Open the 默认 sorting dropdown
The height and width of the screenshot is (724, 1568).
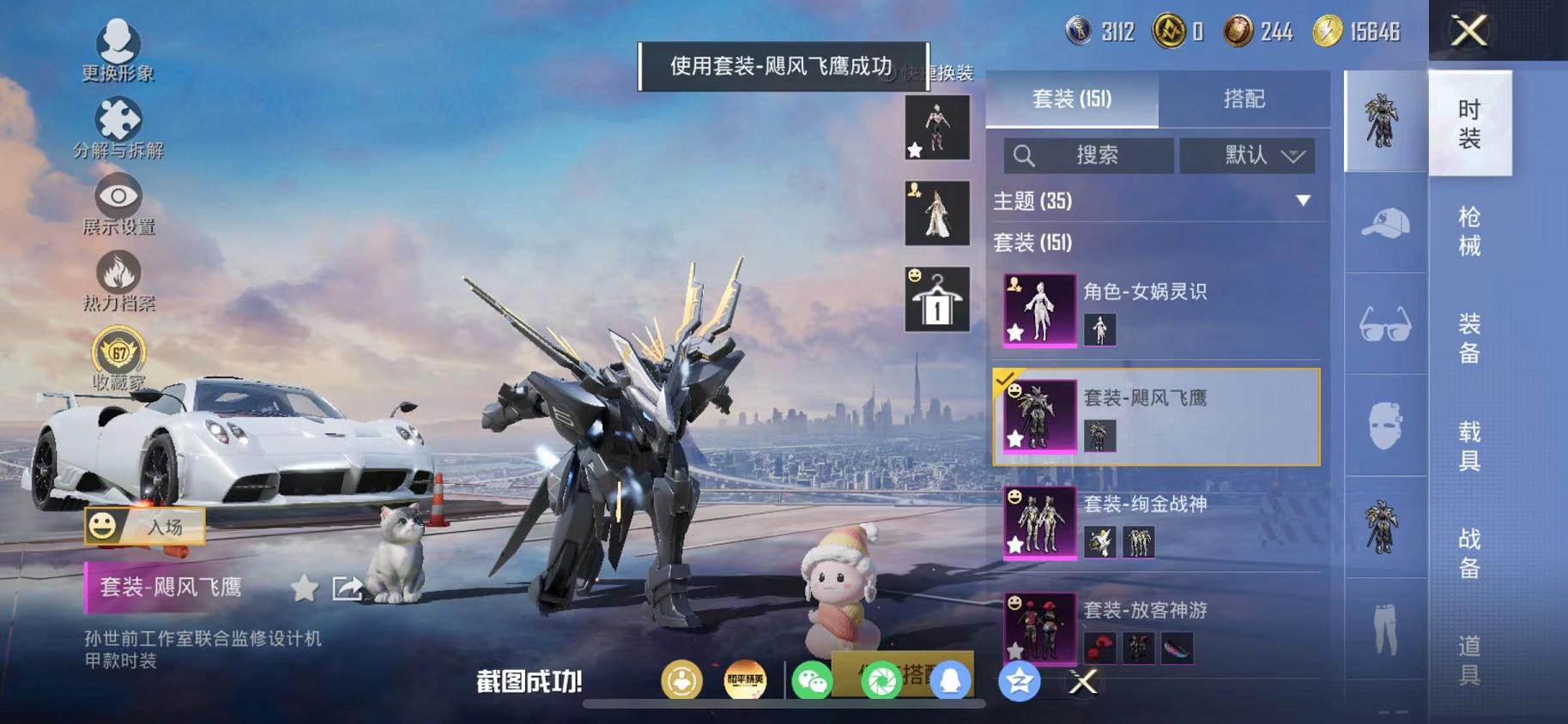(1246, 156)
